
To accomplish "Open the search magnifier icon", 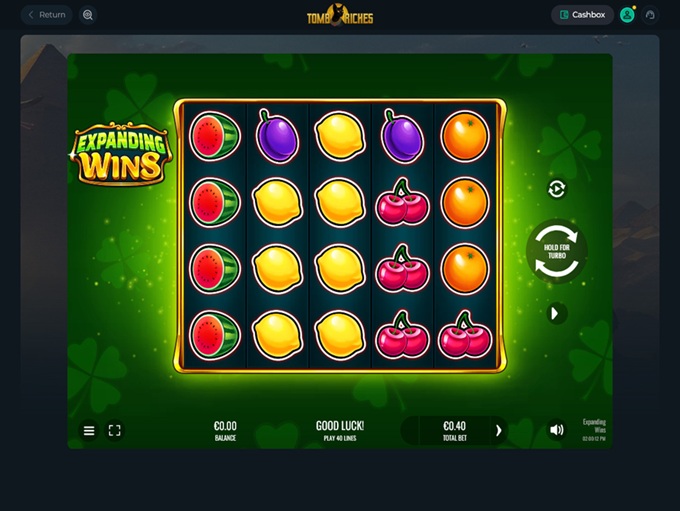I will coord(88,15).
